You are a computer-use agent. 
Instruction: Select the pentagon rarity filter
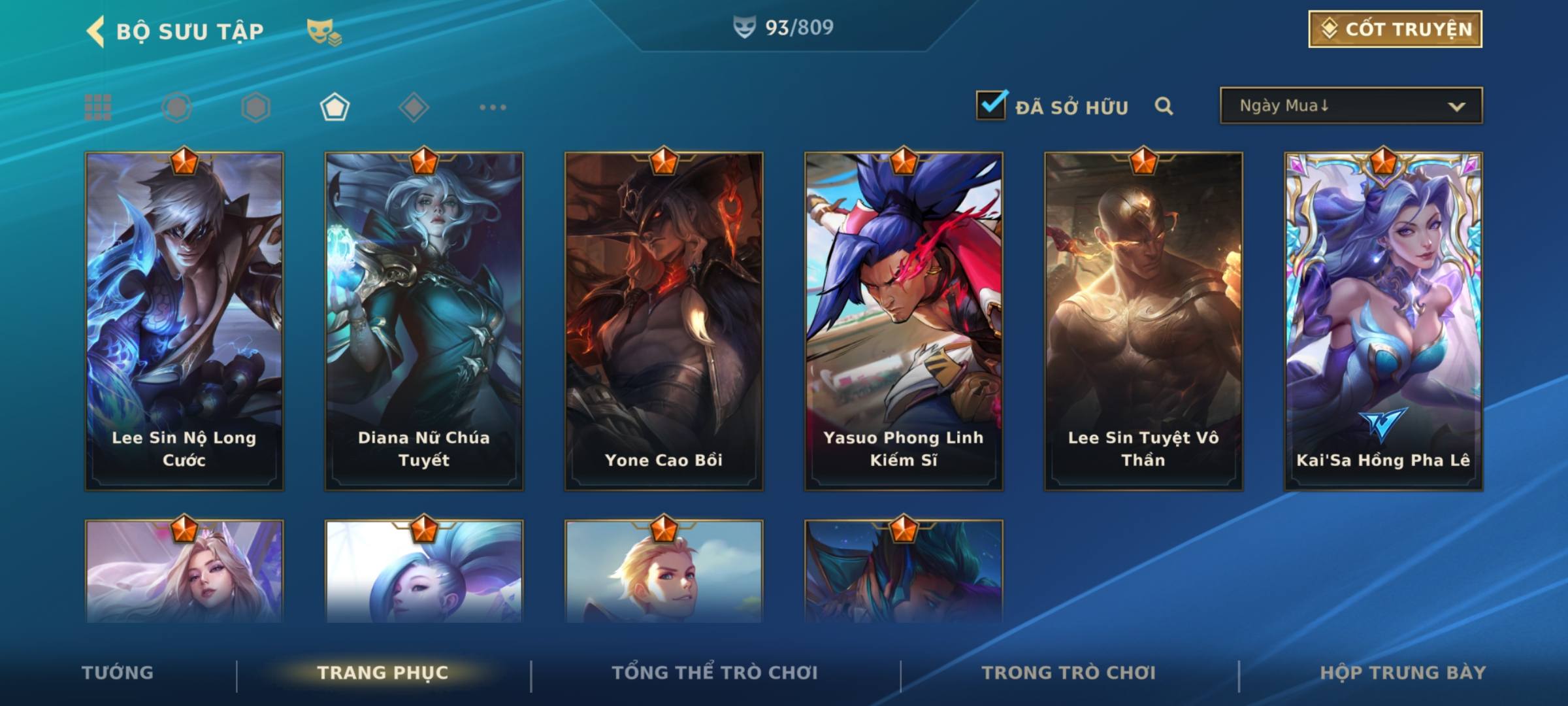335,107
